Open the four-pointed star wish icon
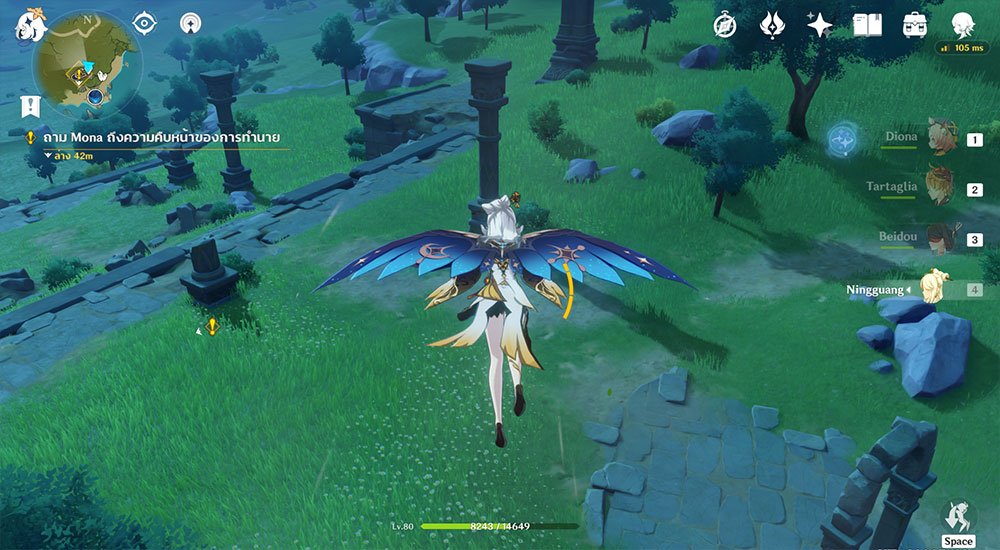Screen dimensions: 1000x550 pos(820,25)
